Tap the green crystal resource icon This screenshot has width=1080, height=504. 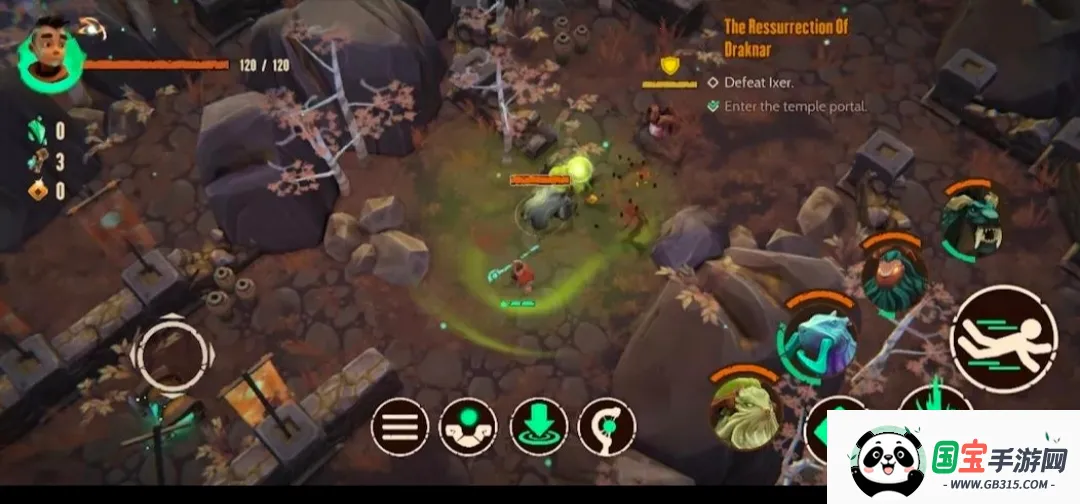(36, 131)
